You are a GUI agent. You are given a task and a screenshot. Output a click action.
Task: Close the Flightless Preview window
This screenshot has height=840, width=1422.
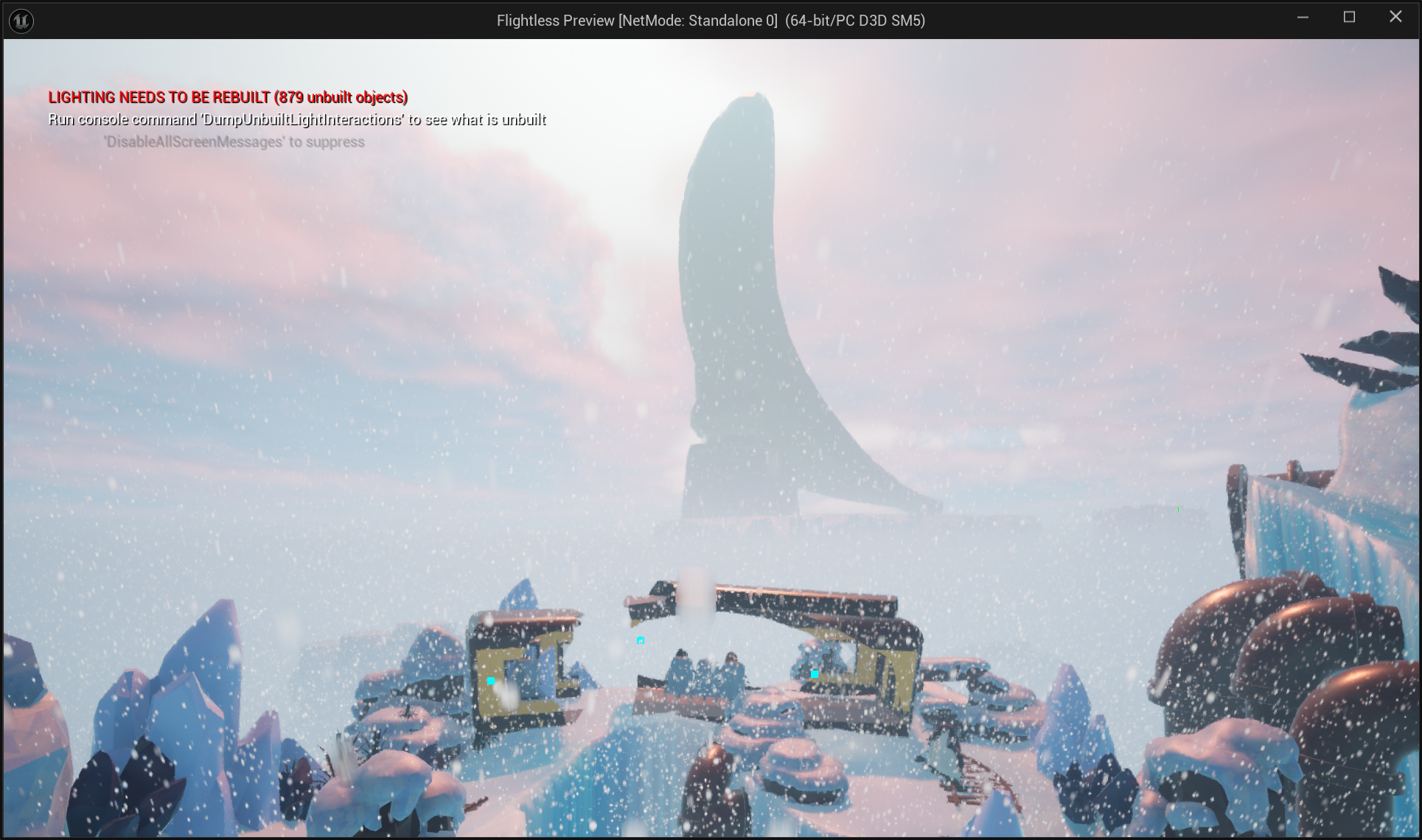(x=1395, y=17)
